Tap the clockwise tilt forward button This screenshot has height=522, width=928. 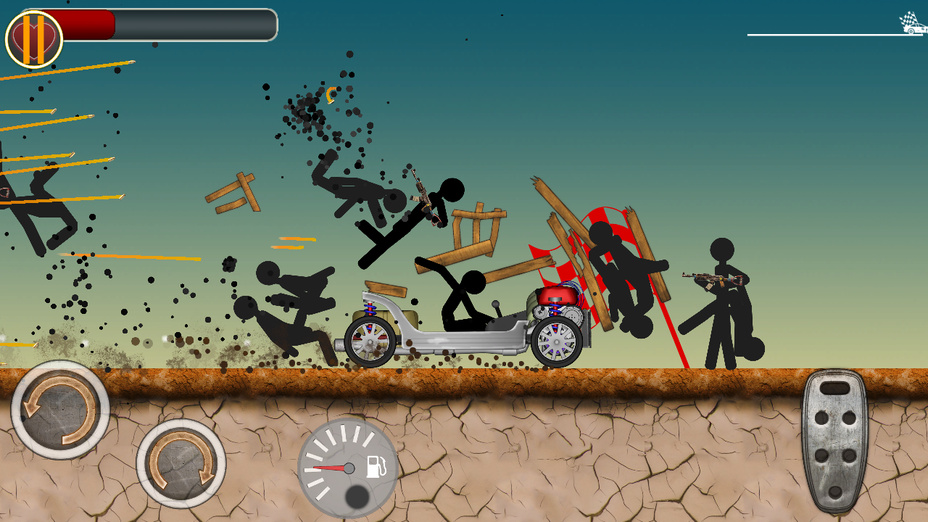point(181,462)
